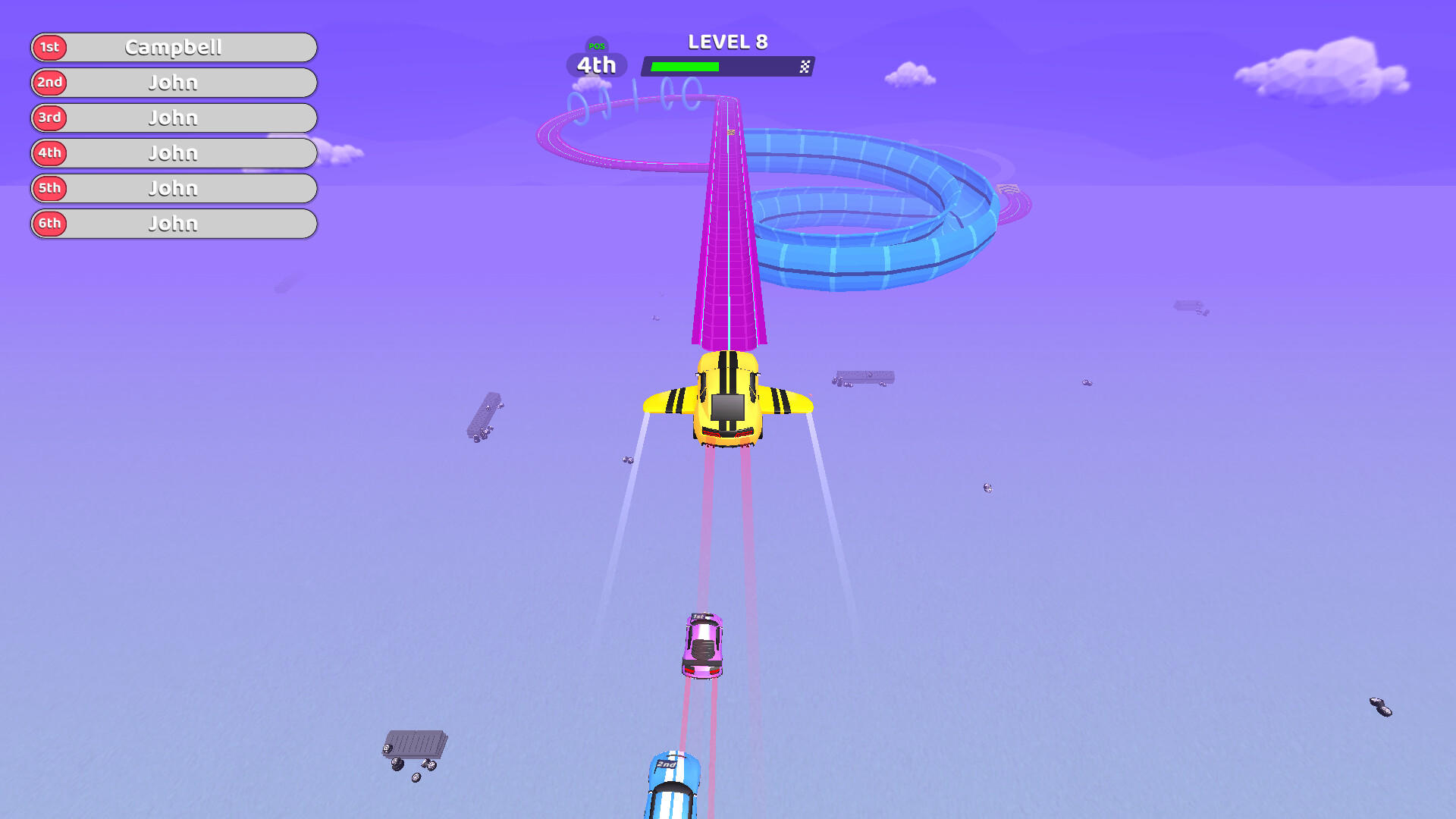This screenshot has width=1456, height=819.
Task: Click the LEVEL 8 title text
Action: coord(726,42)
